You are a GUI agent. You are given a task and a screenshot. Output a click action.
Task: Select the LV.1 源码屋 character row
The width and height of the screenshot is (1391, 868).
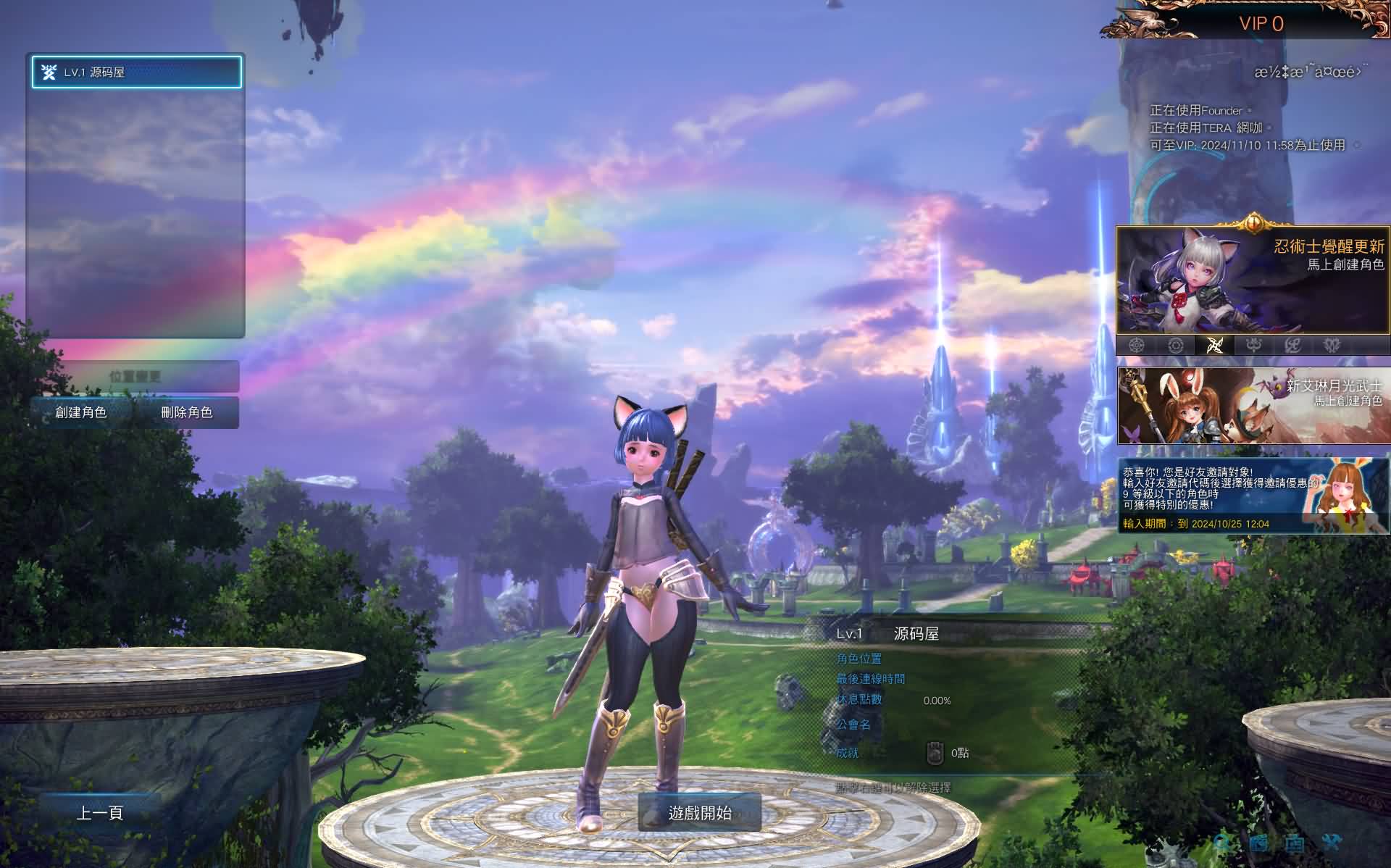[136, 72]
